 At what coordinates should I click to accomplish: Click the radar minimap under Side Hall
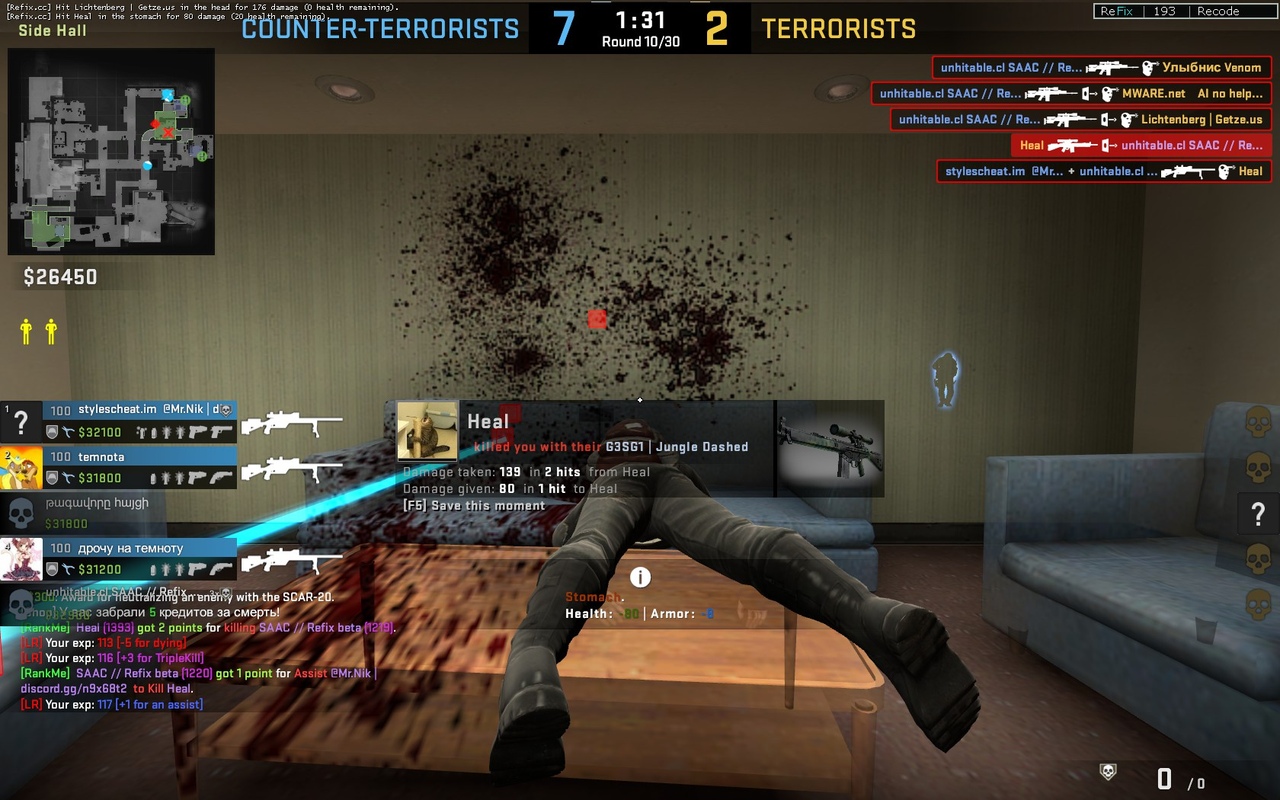click(x=110, y=150)
